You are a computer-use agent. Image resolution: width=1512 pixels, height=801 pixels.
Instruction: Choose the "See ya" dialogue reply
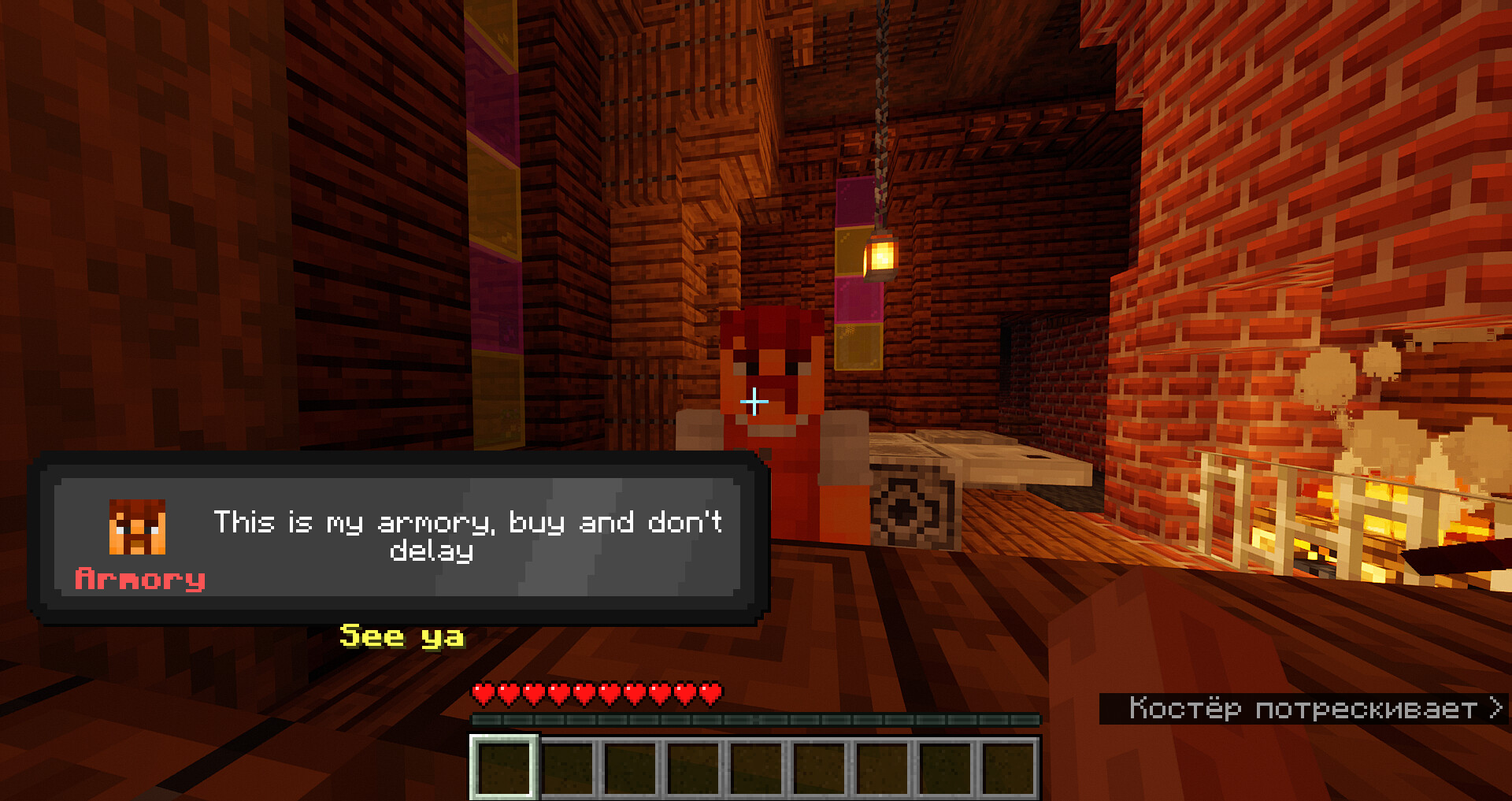[x=402, y=636]
